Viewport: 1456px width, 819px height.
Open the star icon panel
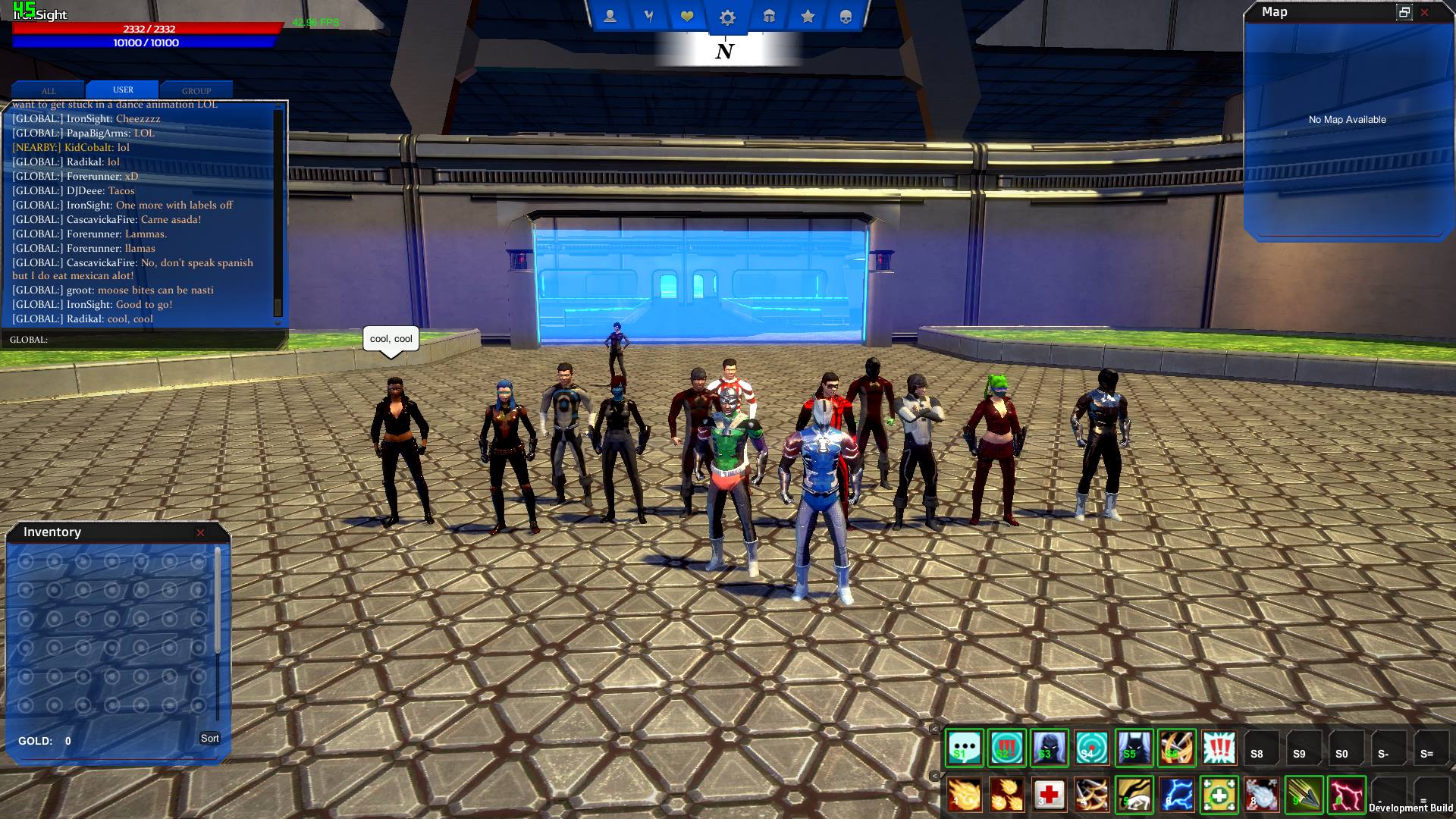(x=808, y=15)
